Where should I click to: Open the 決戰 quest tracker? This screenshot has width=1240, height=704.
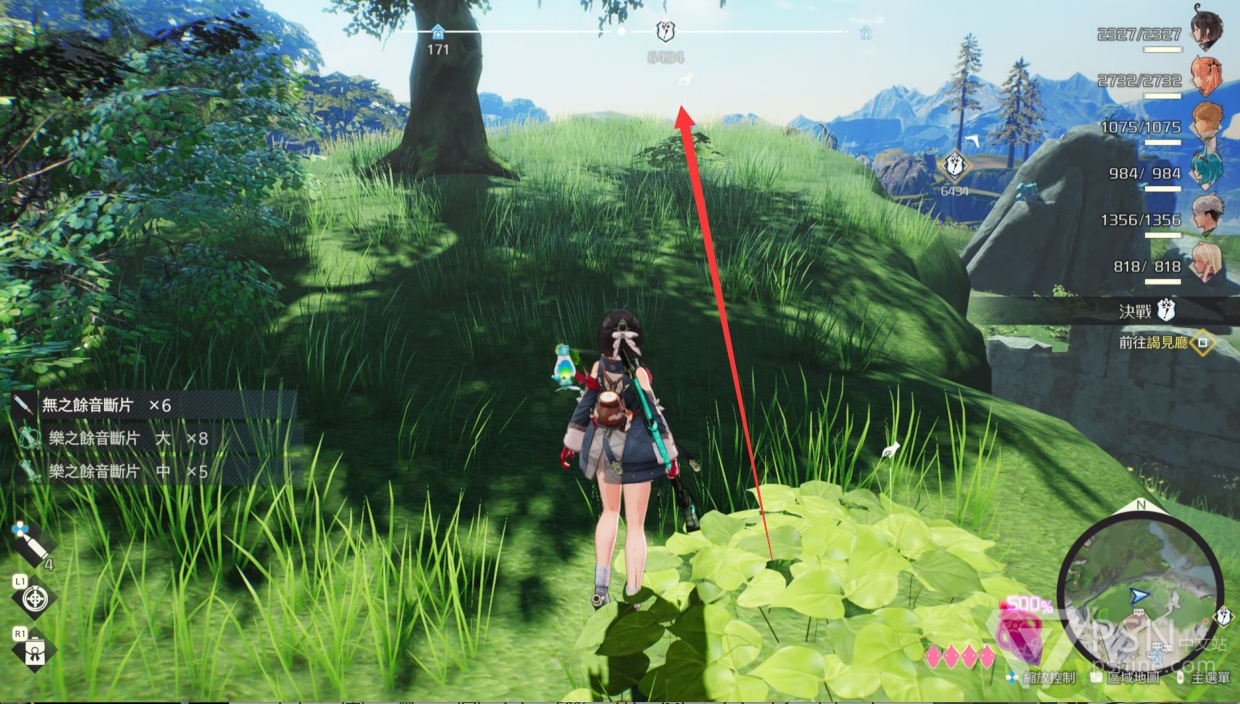click(1145, 311)
